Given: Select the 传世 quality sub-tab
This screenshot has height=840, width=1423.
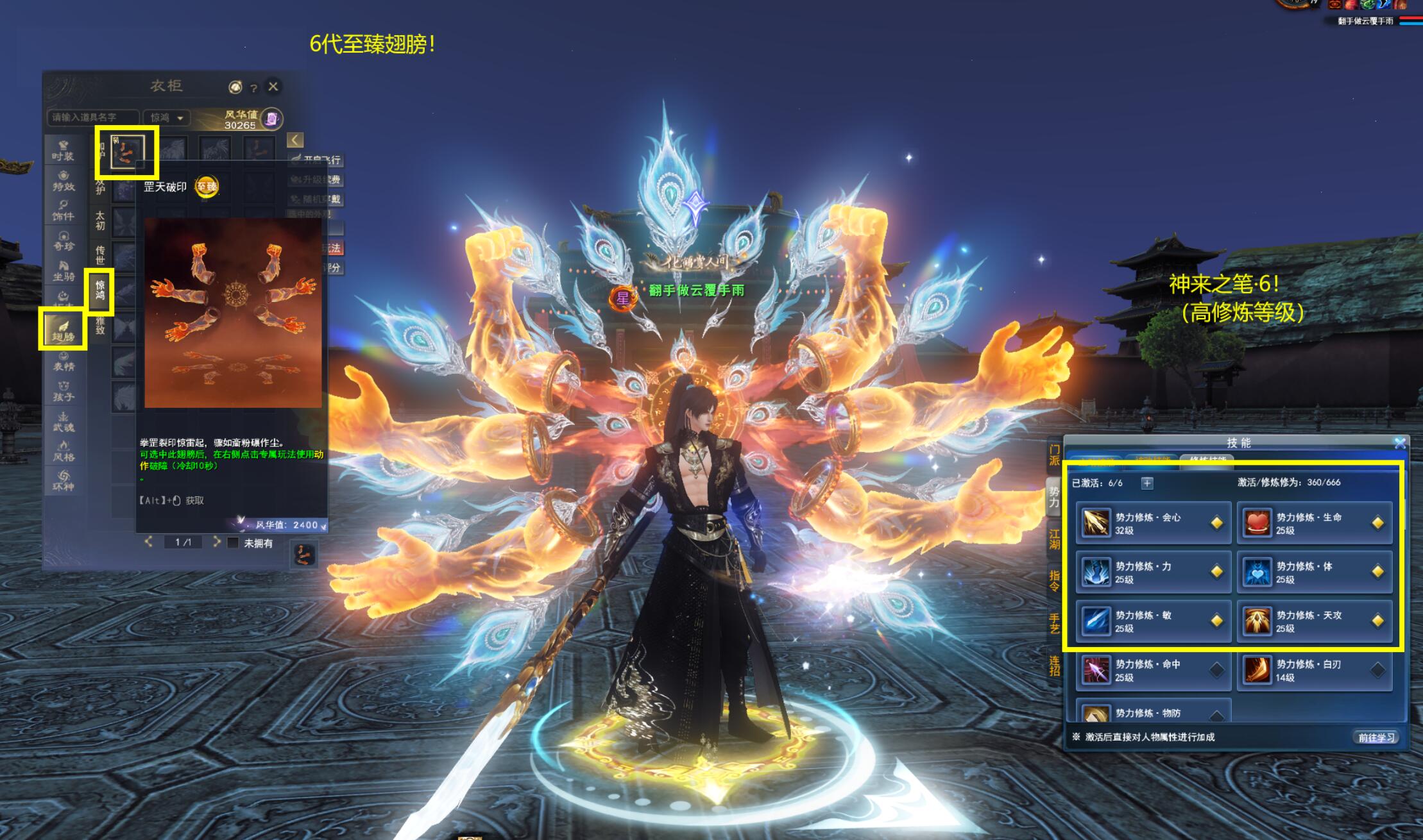Looking at the screenshot, I should (x=100, y=254).
